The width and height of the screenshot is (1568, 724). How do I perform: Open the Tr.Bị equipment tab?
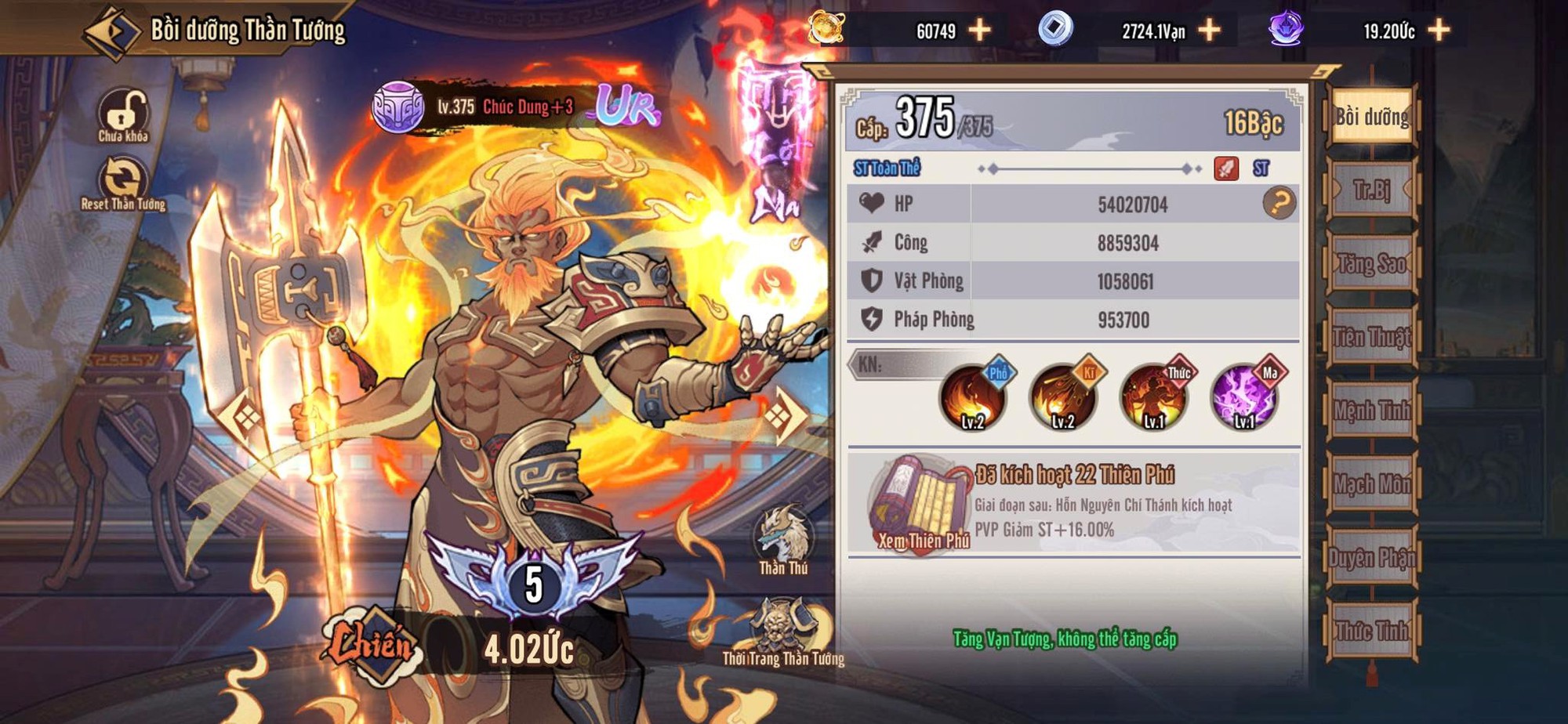click(1372, 190)
